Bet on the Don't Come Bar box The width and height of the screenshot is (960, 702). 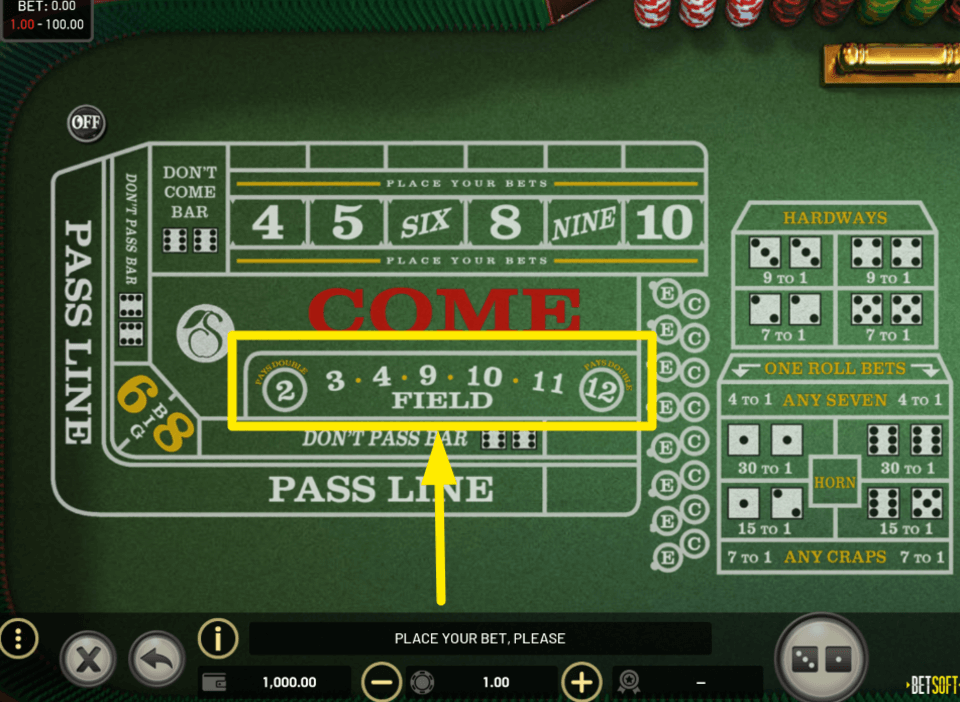click(190, 210)
